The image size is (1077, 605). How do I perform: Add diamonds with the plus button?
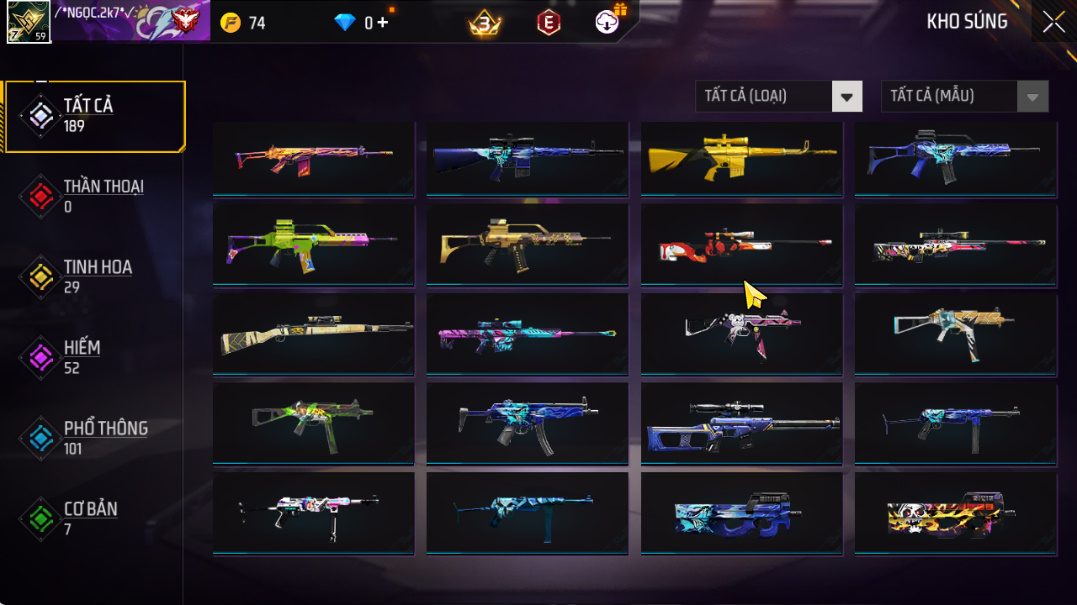pyautogui.click(x=383, y=22)
